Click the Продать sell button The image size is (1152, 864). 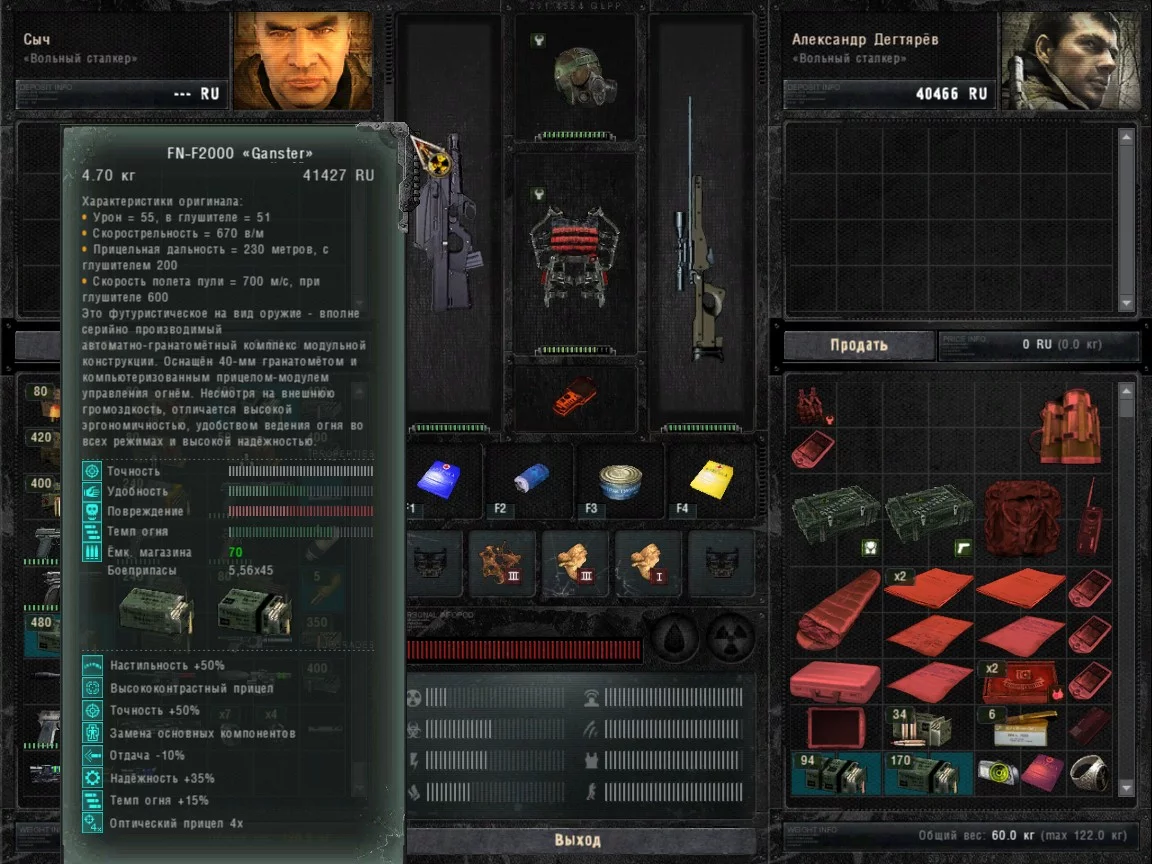tap(858, 346)
